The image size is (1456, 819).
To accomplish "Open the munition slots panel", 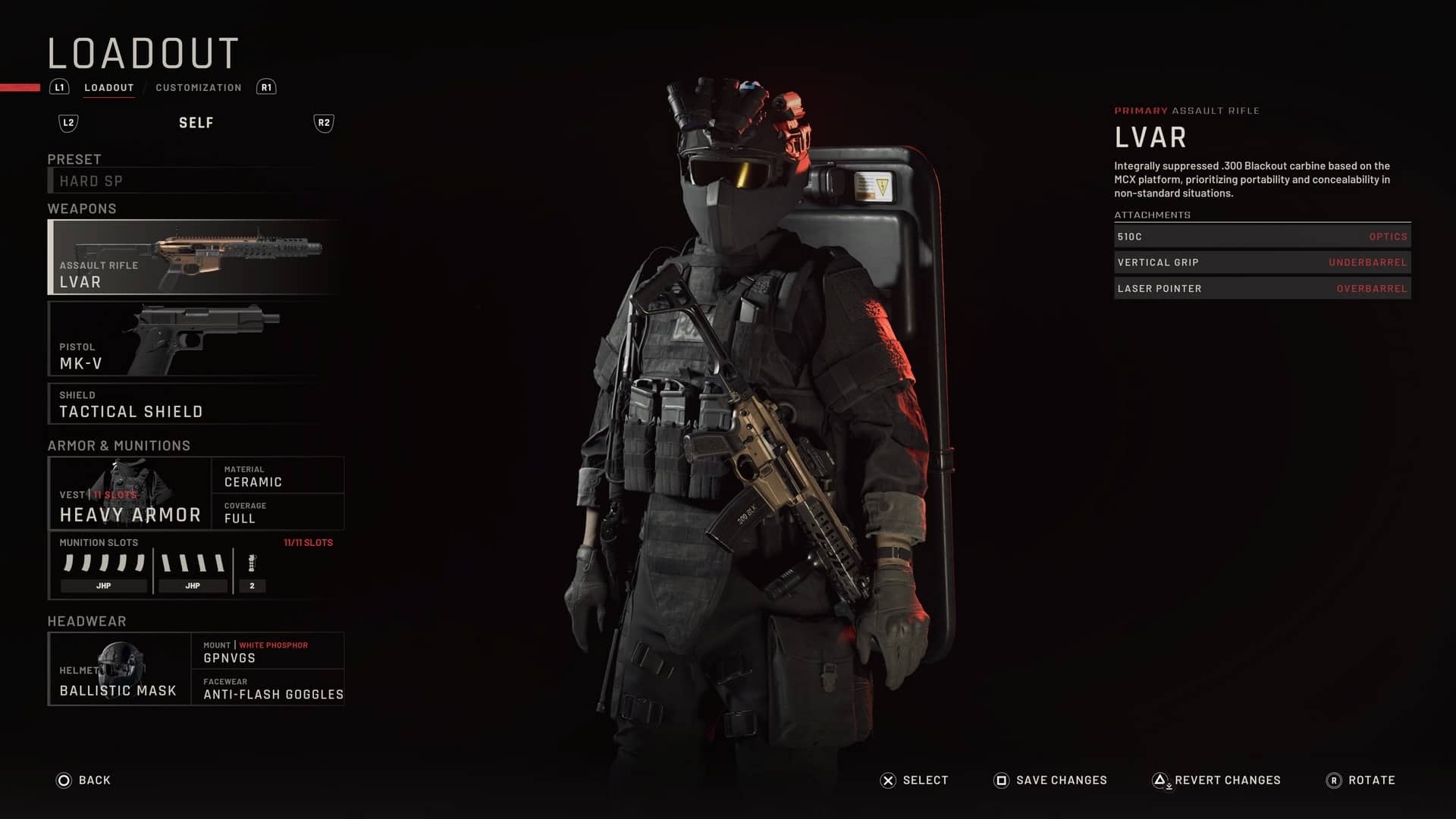I will [196, 566].
